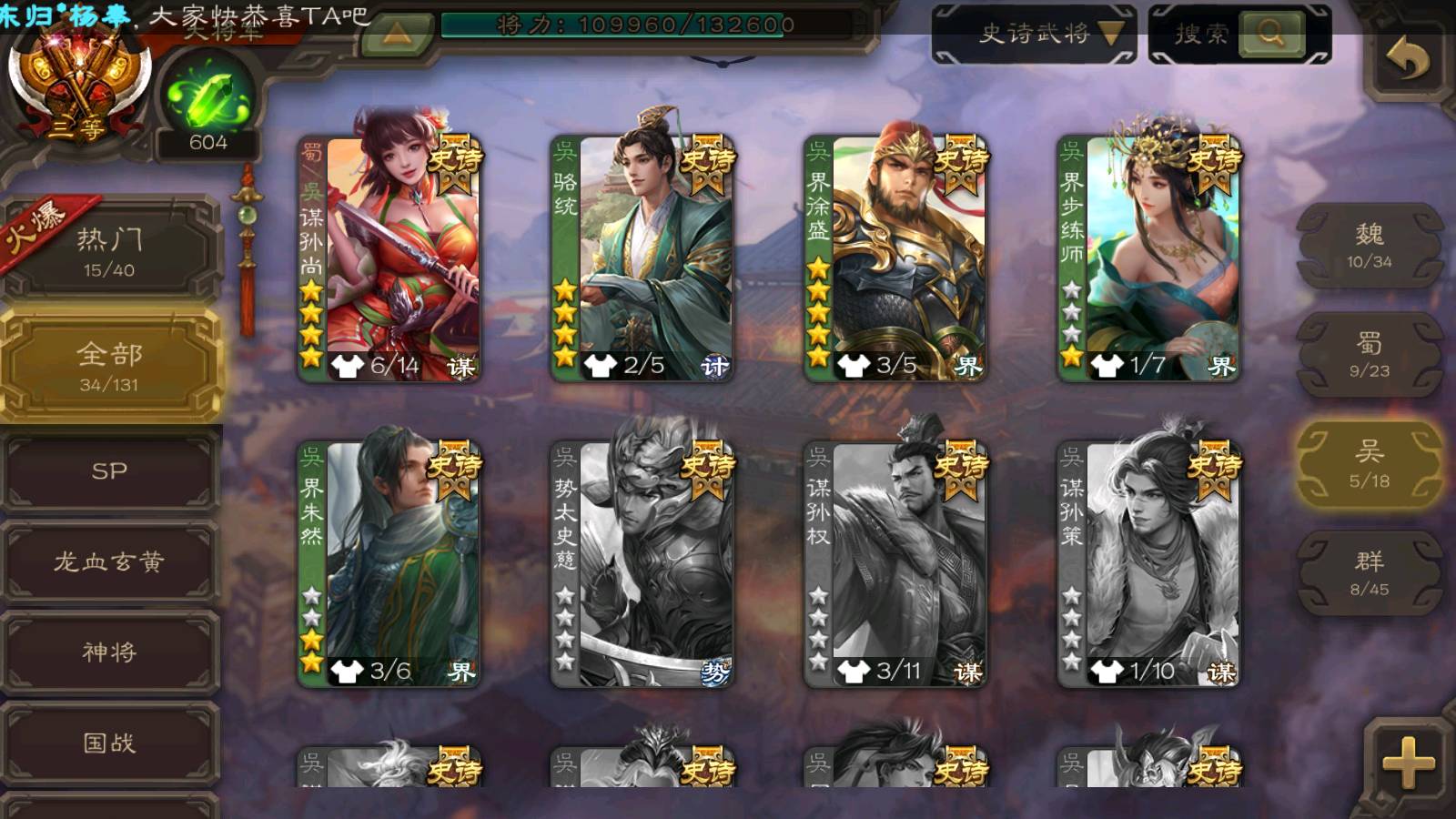Open the 骆统 general card
Screen dimensions: 1456x819
pyautogui.click(x=643, y=258)
